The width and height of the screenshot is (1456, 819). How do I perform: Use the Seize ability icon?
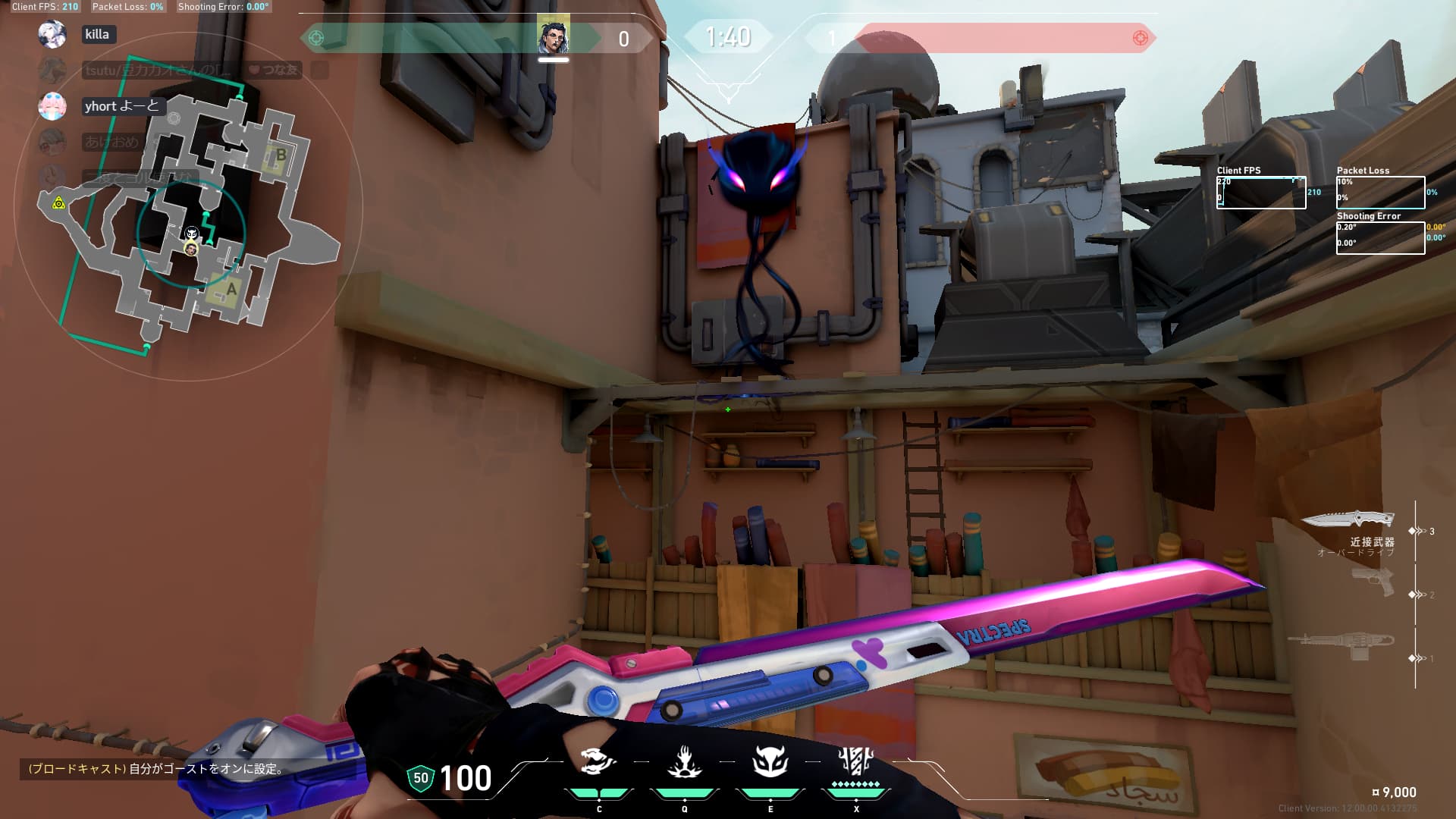coord(684,761)
